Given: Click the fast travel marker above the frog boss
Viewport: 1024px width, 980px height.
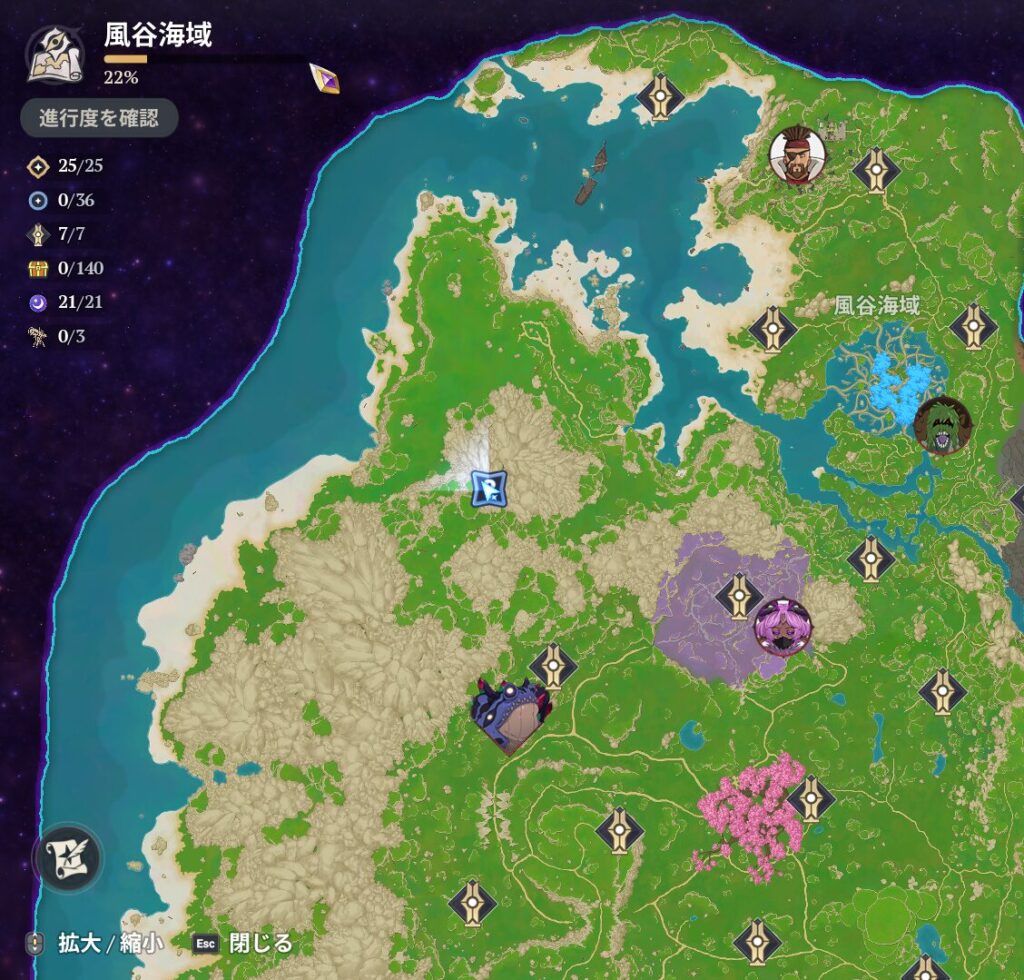Looking at the screenshot, I should tap(553, 667).
